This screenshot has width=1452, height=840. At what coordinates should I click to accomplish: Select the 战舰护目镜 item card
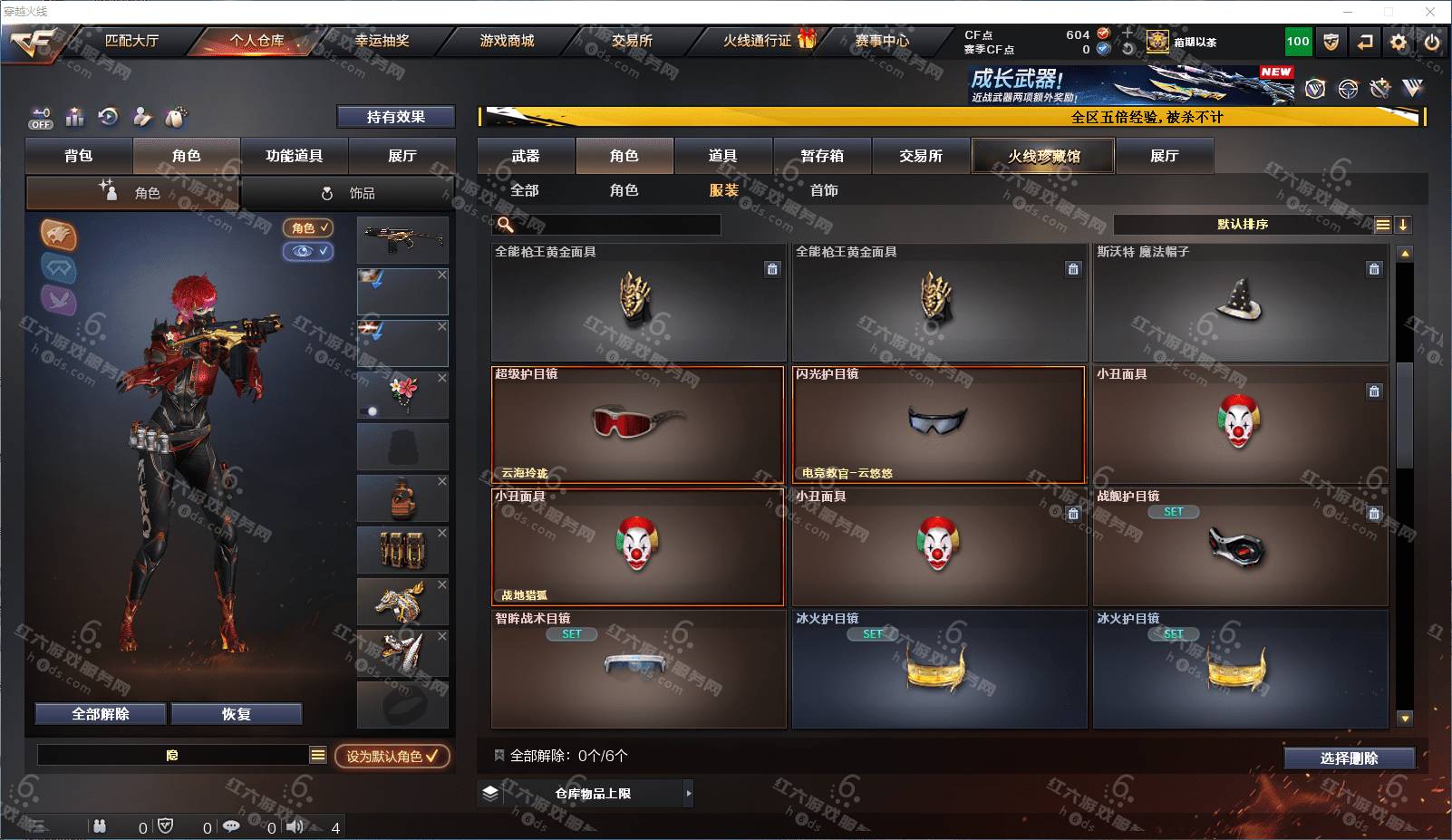point(1240,546)
